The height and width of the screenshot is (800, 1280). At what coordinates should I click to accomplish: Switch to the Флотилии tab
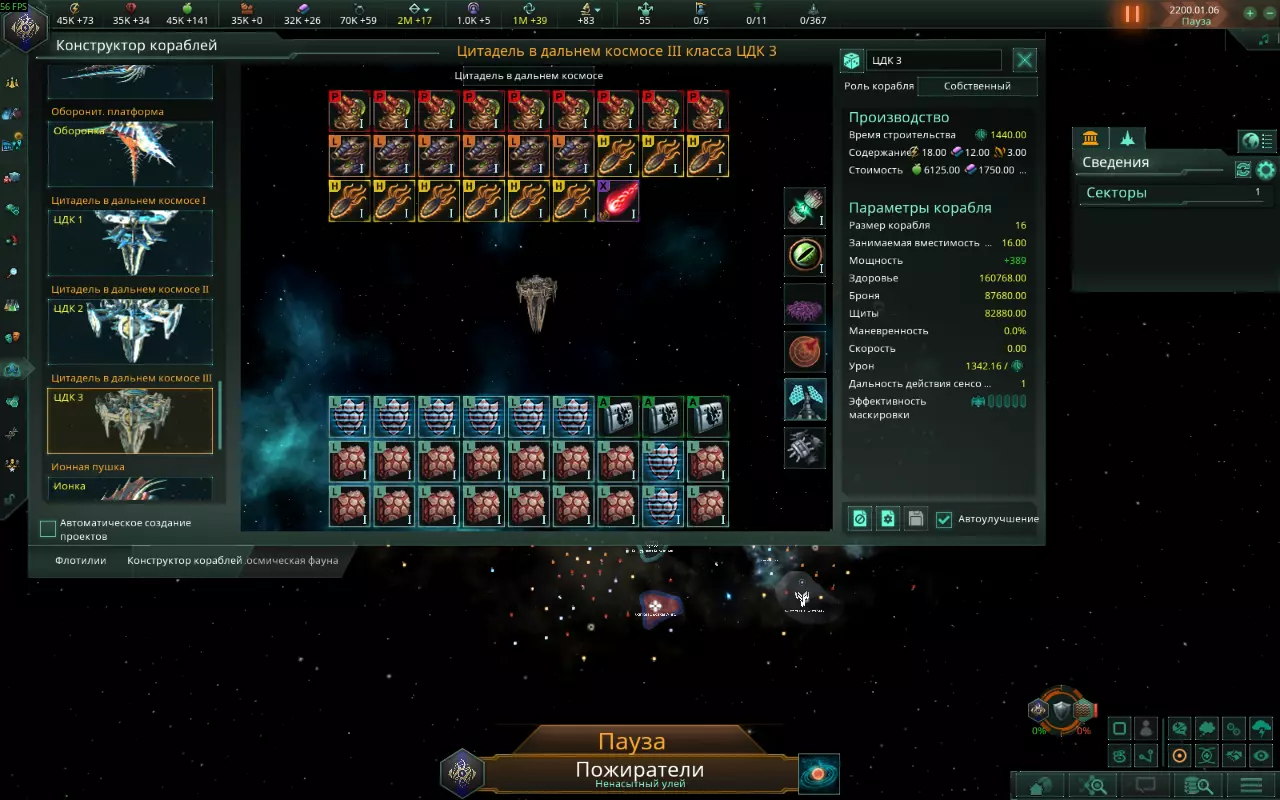(80, 561)
